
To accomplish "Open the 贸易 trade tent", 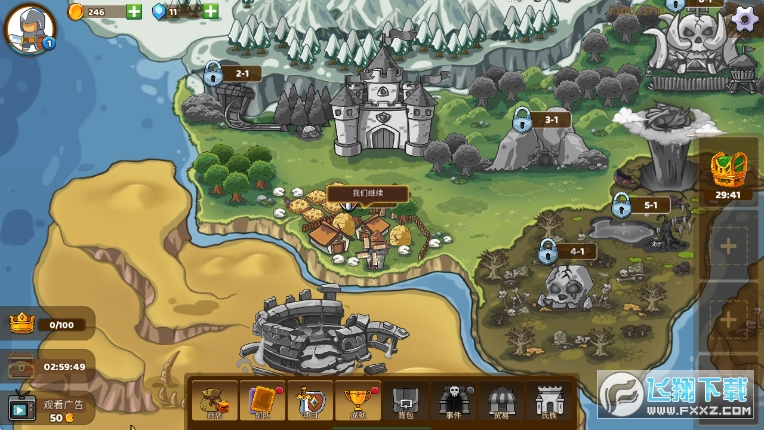I will coord(499,401).
